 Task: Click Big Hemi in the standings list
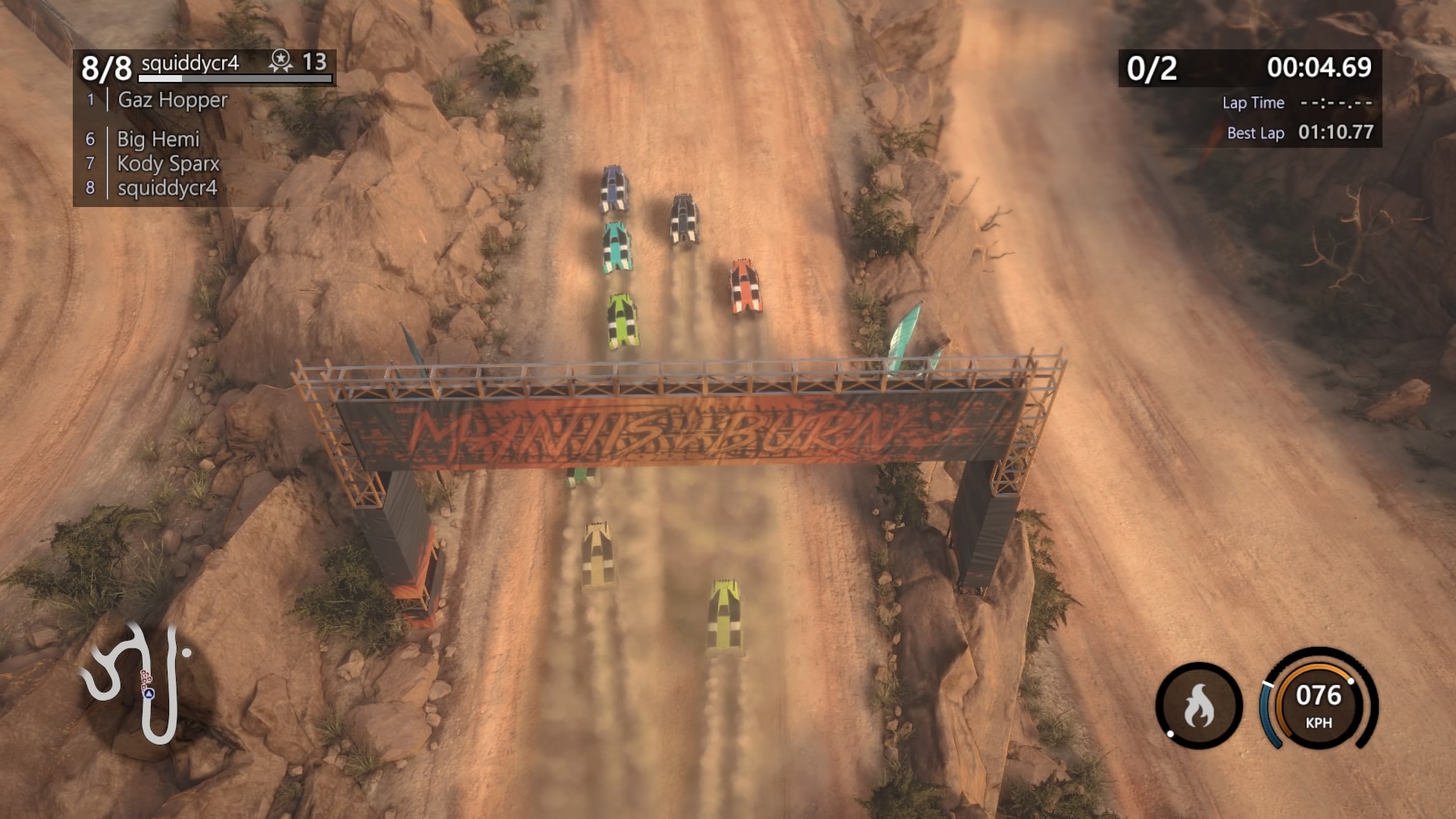click(158, 139)
